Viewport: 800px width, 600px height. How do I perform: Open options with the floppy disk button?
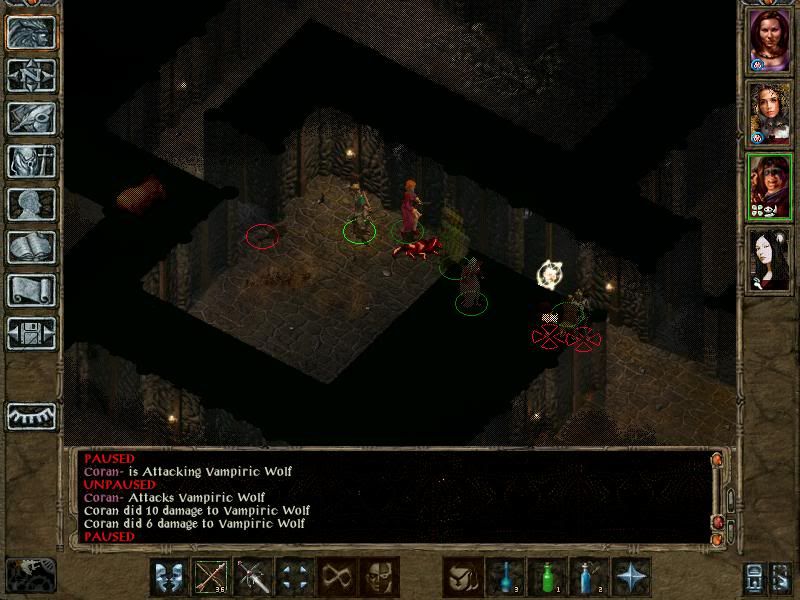[x=31, y=333]
